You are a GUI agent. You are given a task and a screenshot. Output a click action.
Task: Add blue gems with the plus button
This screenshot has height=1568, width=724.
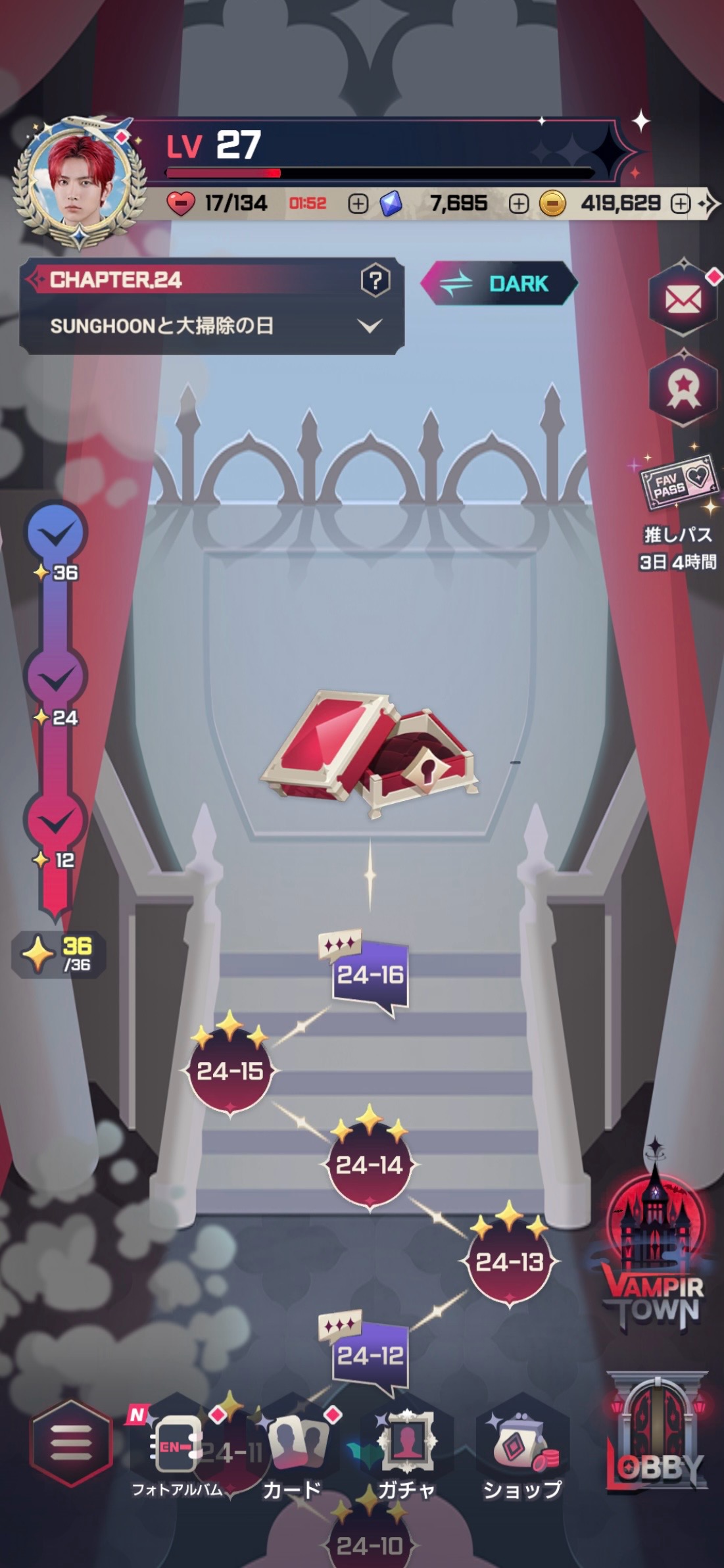click(518, 204)
